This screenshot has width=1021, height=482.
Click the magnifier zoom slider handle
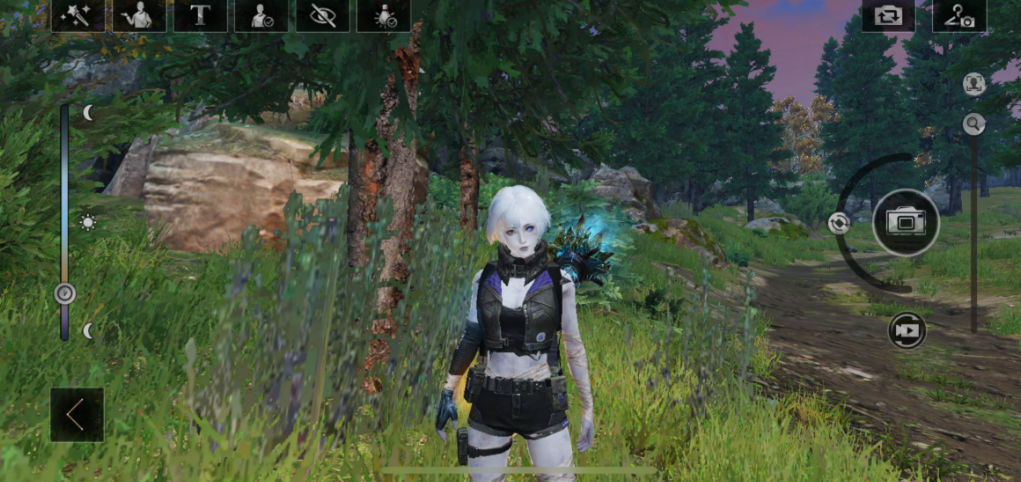pos(974,124)
